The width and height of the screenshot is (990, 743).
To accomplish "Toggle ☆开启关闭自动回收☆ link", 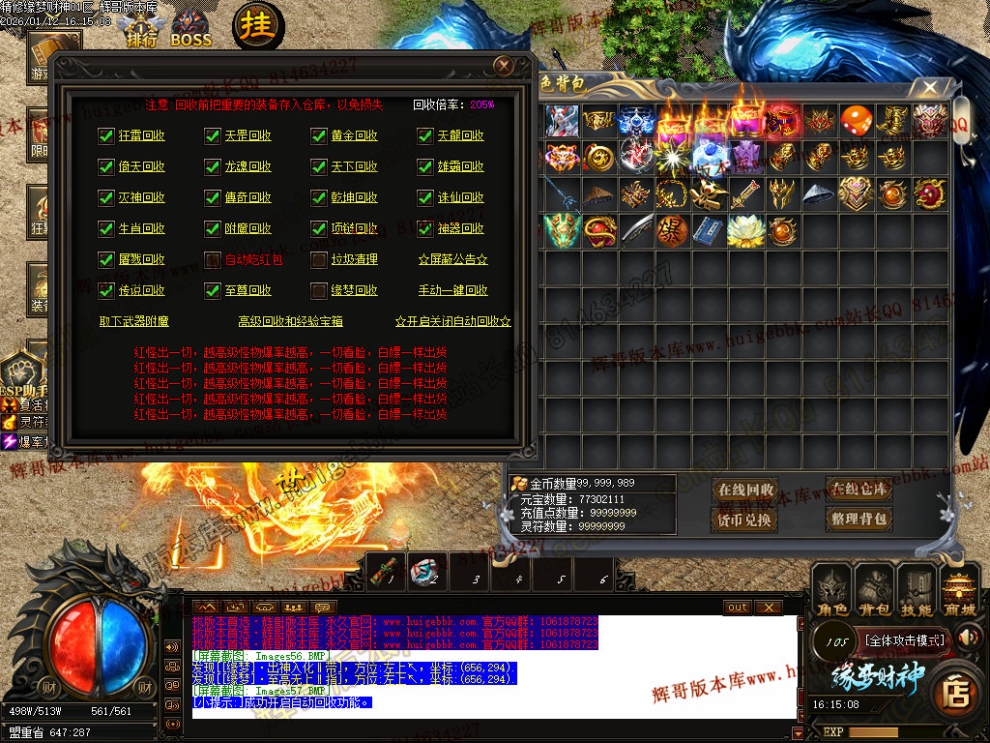I will pos(453,322).
